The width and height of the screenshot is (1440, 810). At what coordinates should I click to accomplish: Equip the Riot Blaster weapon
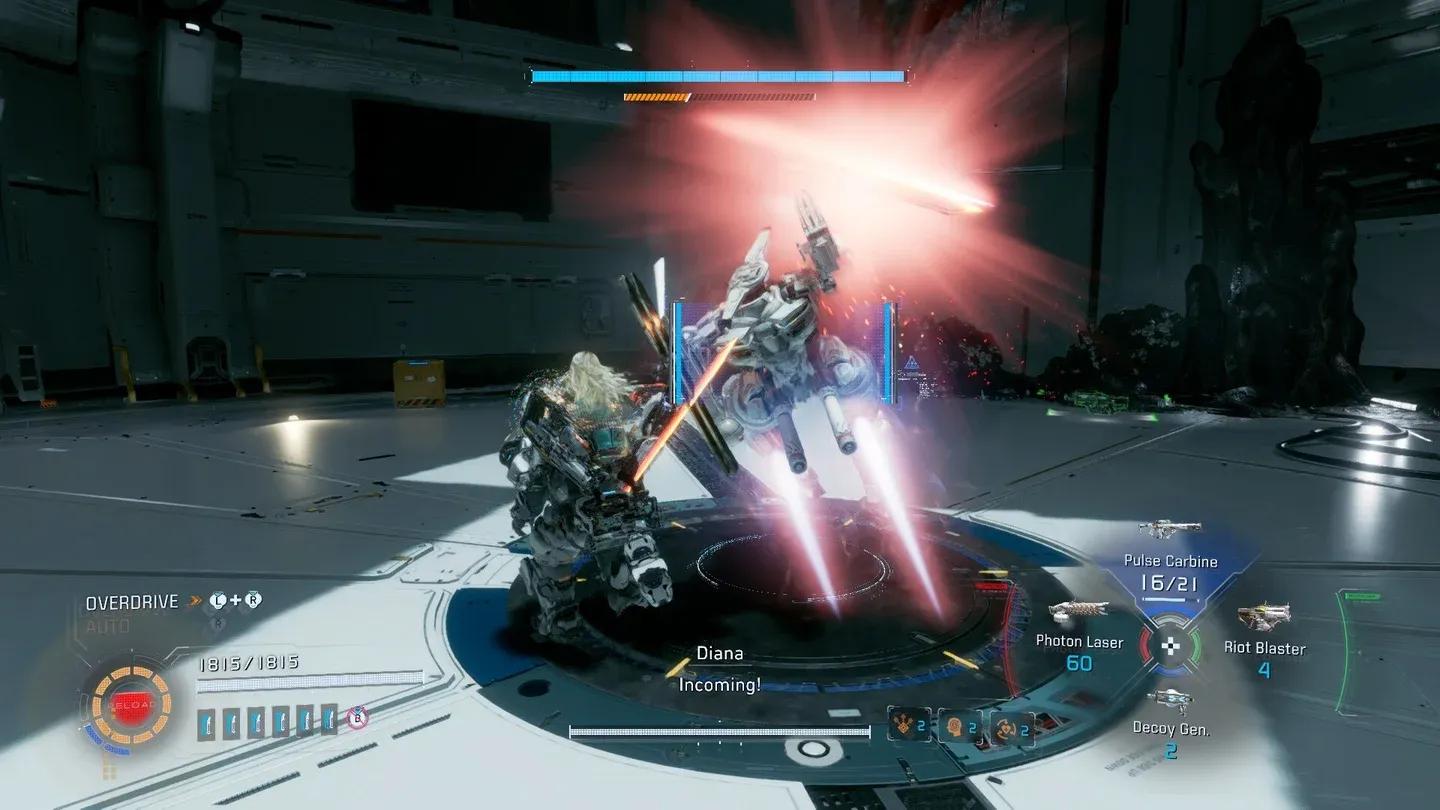click(x=1264, y=647)
